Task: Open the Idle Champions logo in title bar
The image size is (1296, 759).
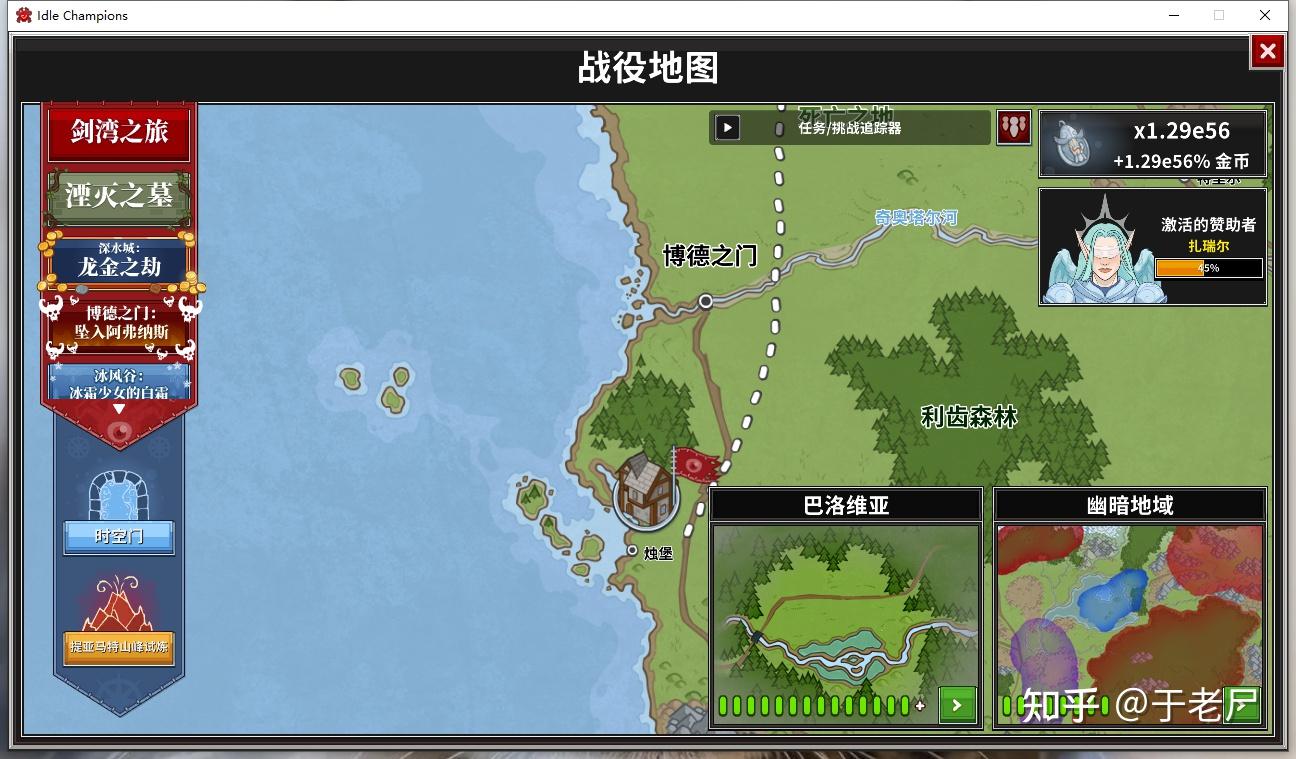Action: 23,15
